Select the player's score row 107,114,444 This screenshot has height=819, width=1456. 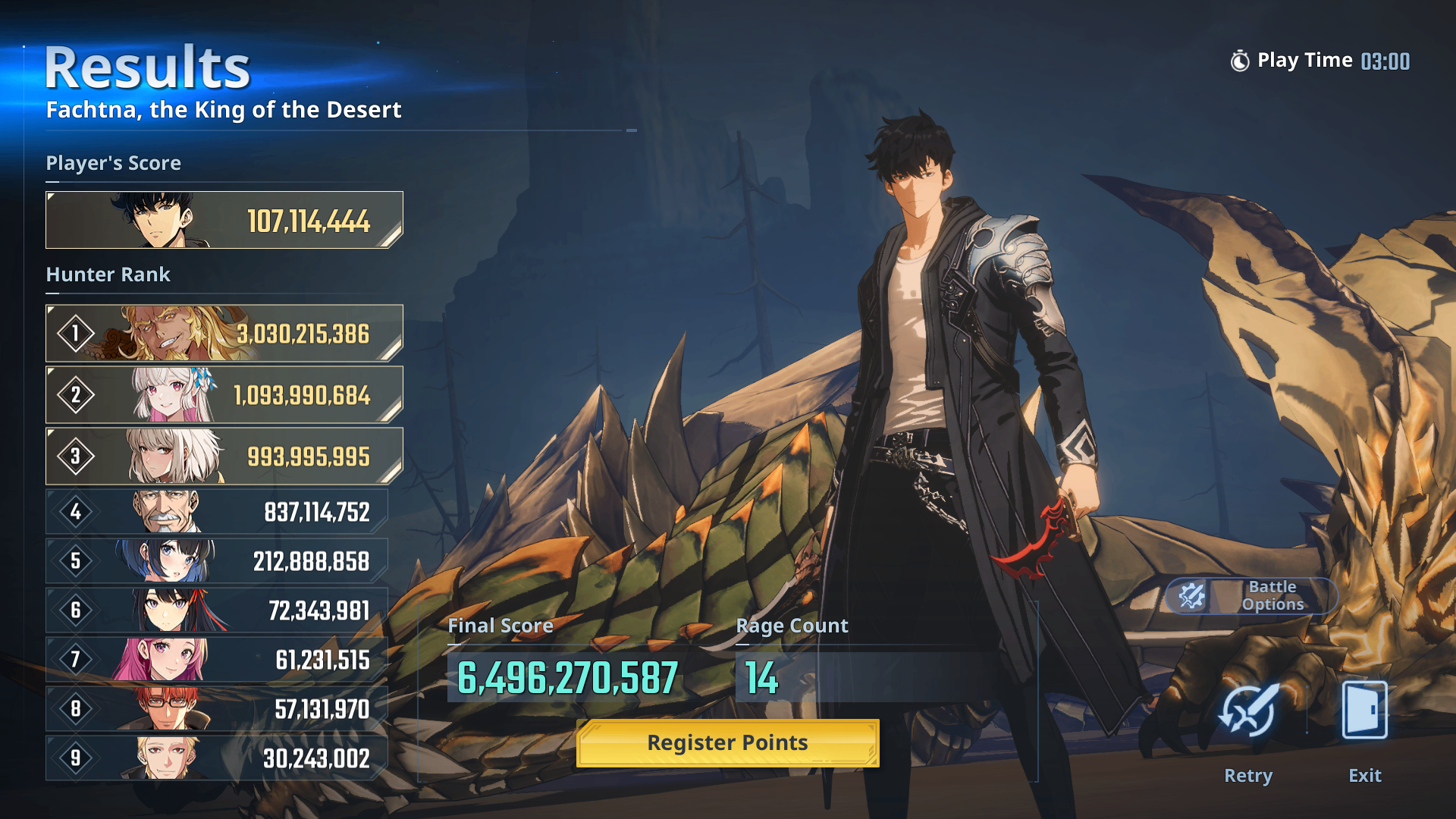224,220
